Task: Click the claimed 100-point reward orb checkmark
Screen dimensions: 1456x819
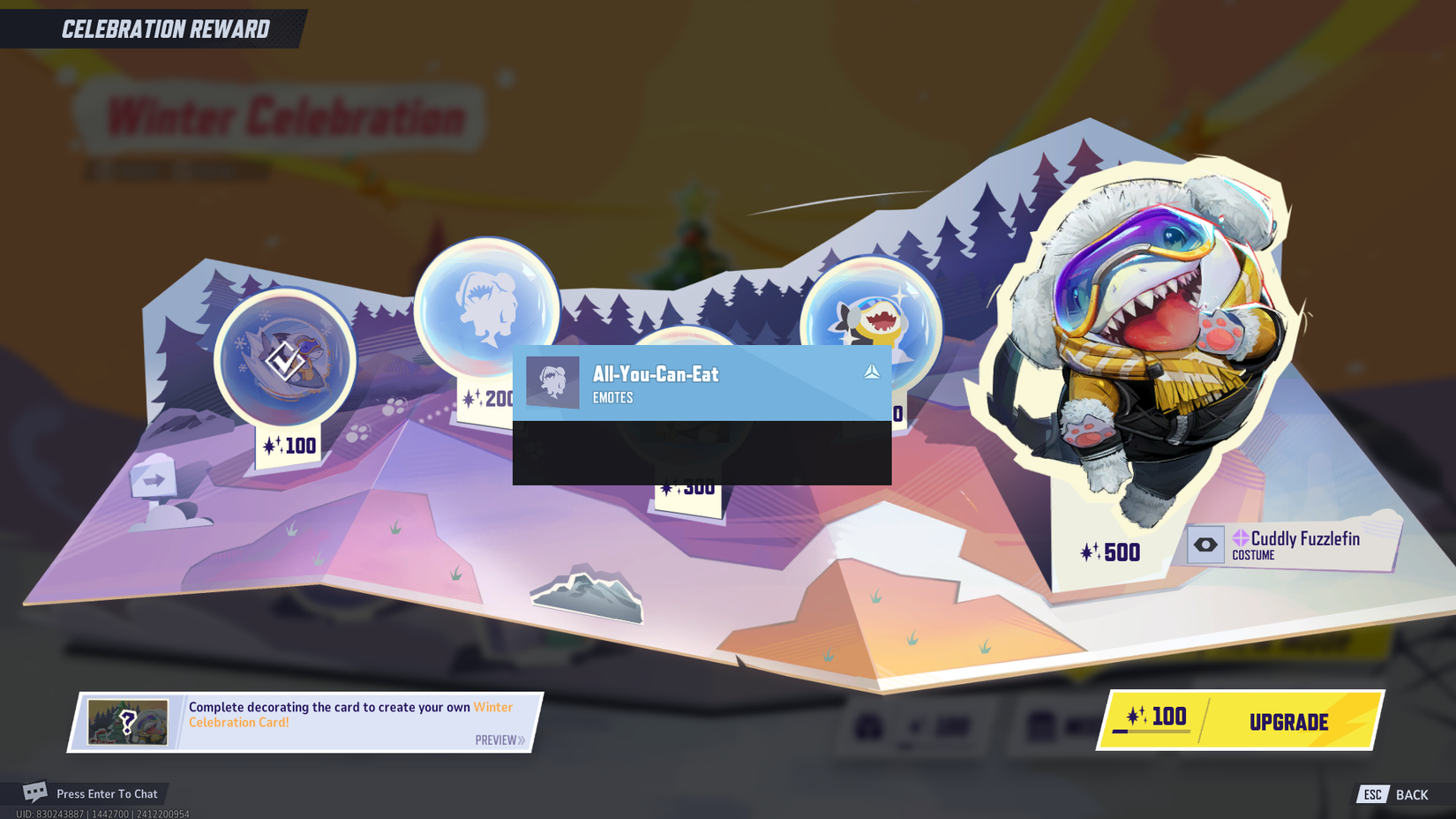Action: click(284, 362)
